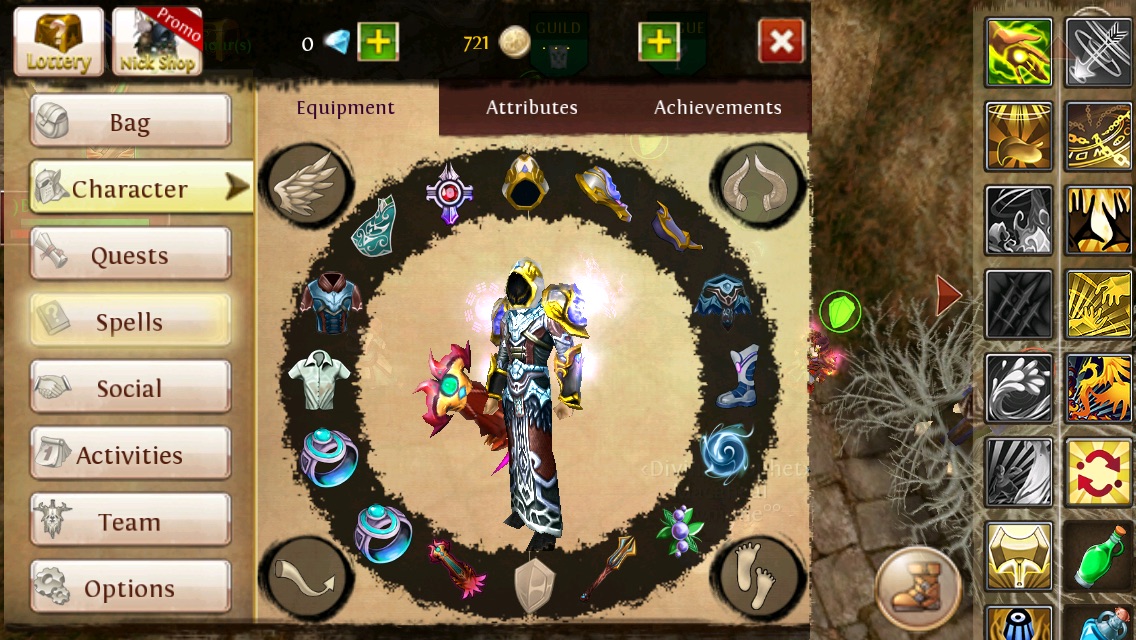Screen dimensions: 1136x640
Task: Use the green potion hotbar item
Action: tap(1097, 556)
